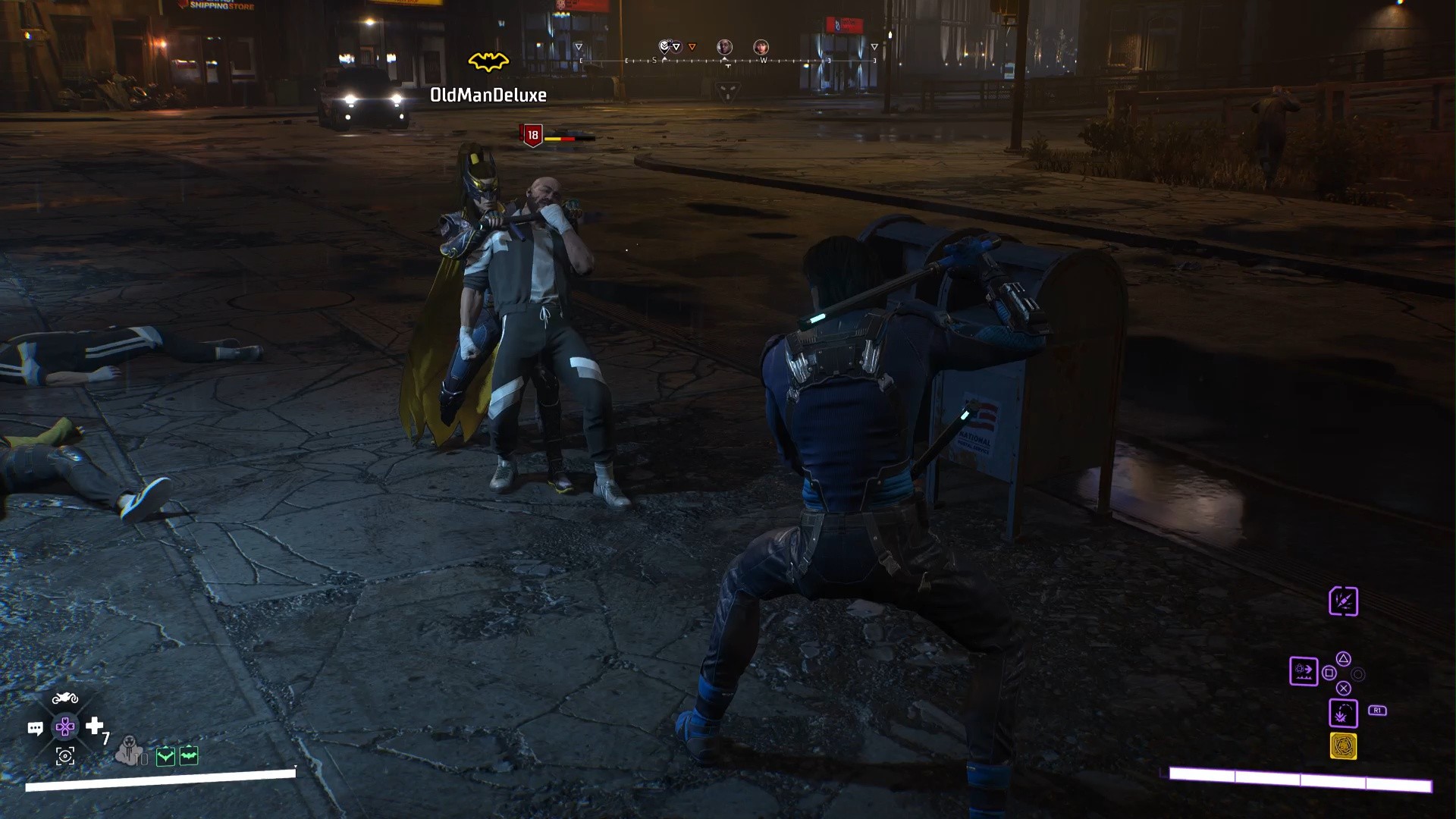Summon the Batcycle via motorcycle icon
Screen dimensions: 1456x819
coord(64,698)
